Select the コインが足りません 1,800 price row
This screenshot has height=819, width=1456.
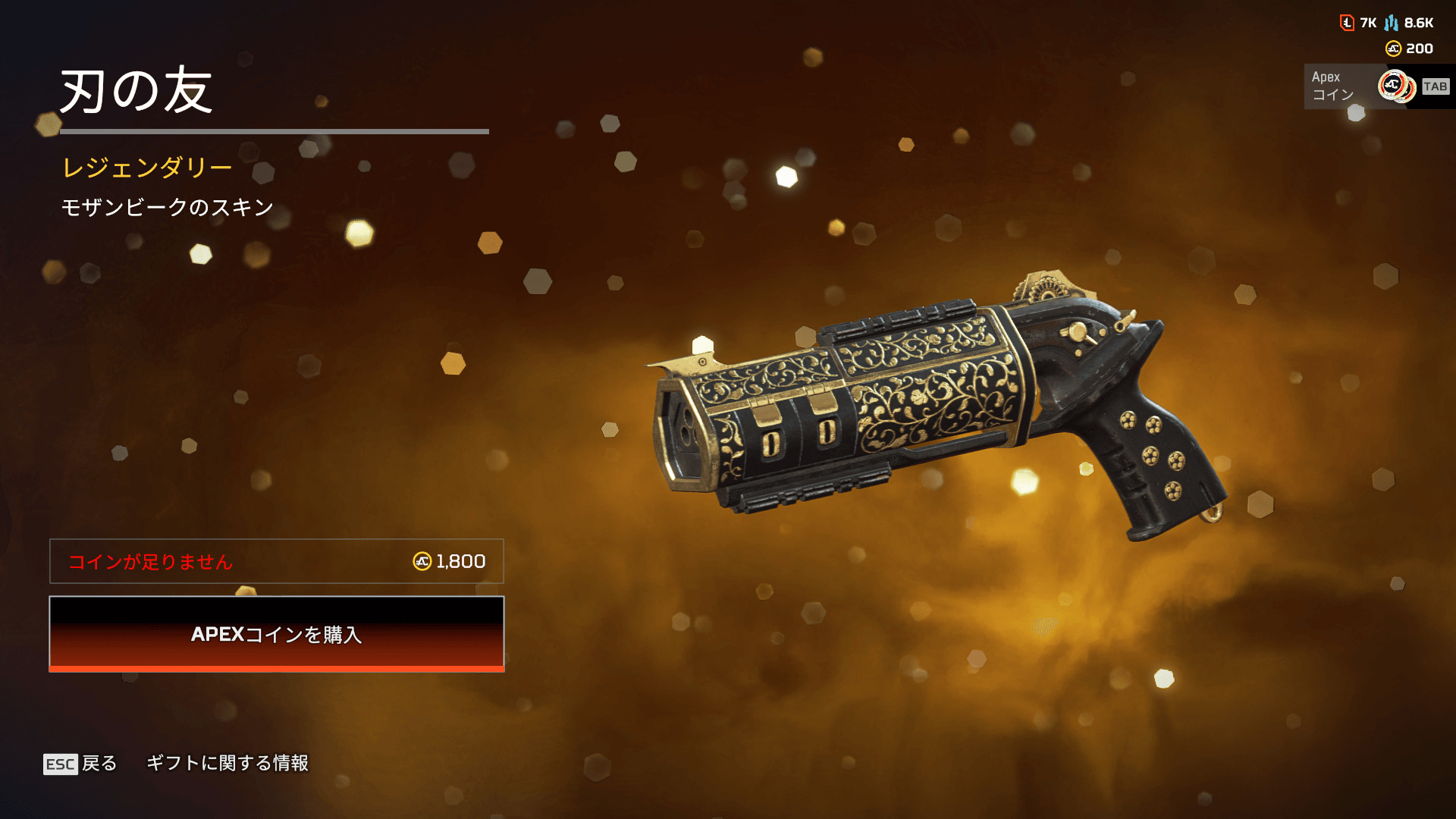[276, 561]
